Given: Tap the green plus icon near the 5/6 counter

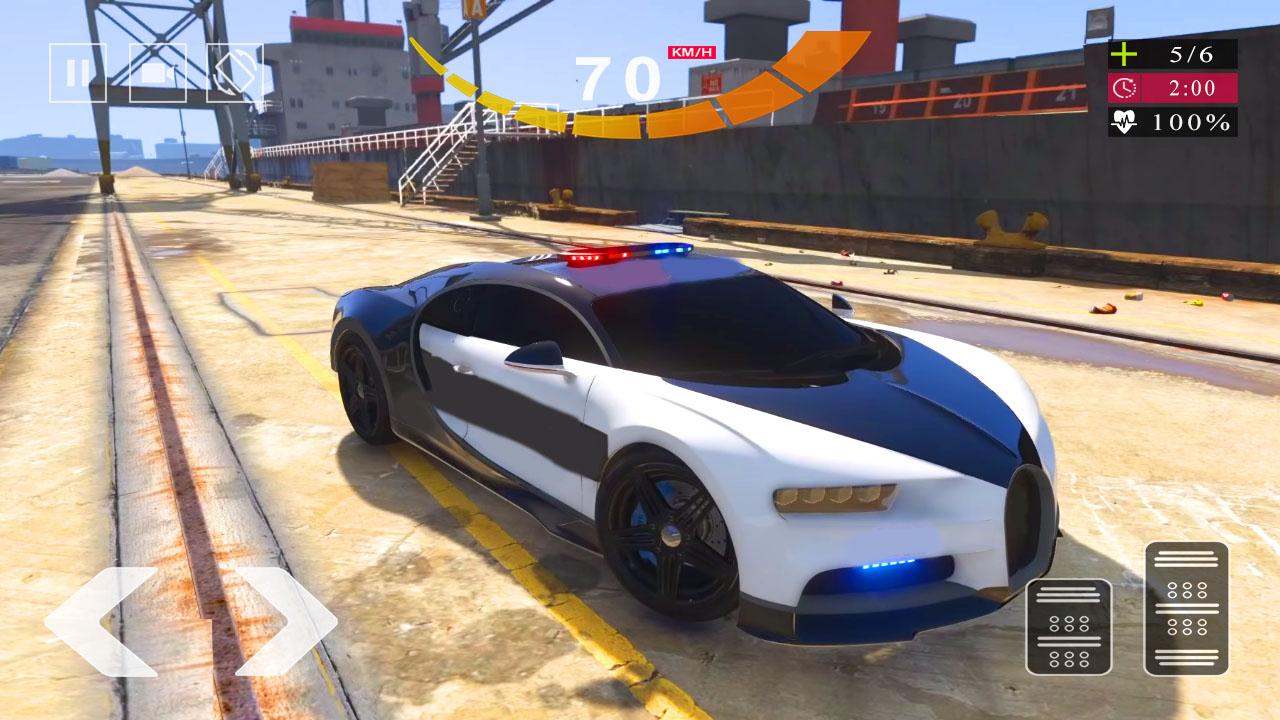Looking at the screenshot, I should click(1124, 55).
